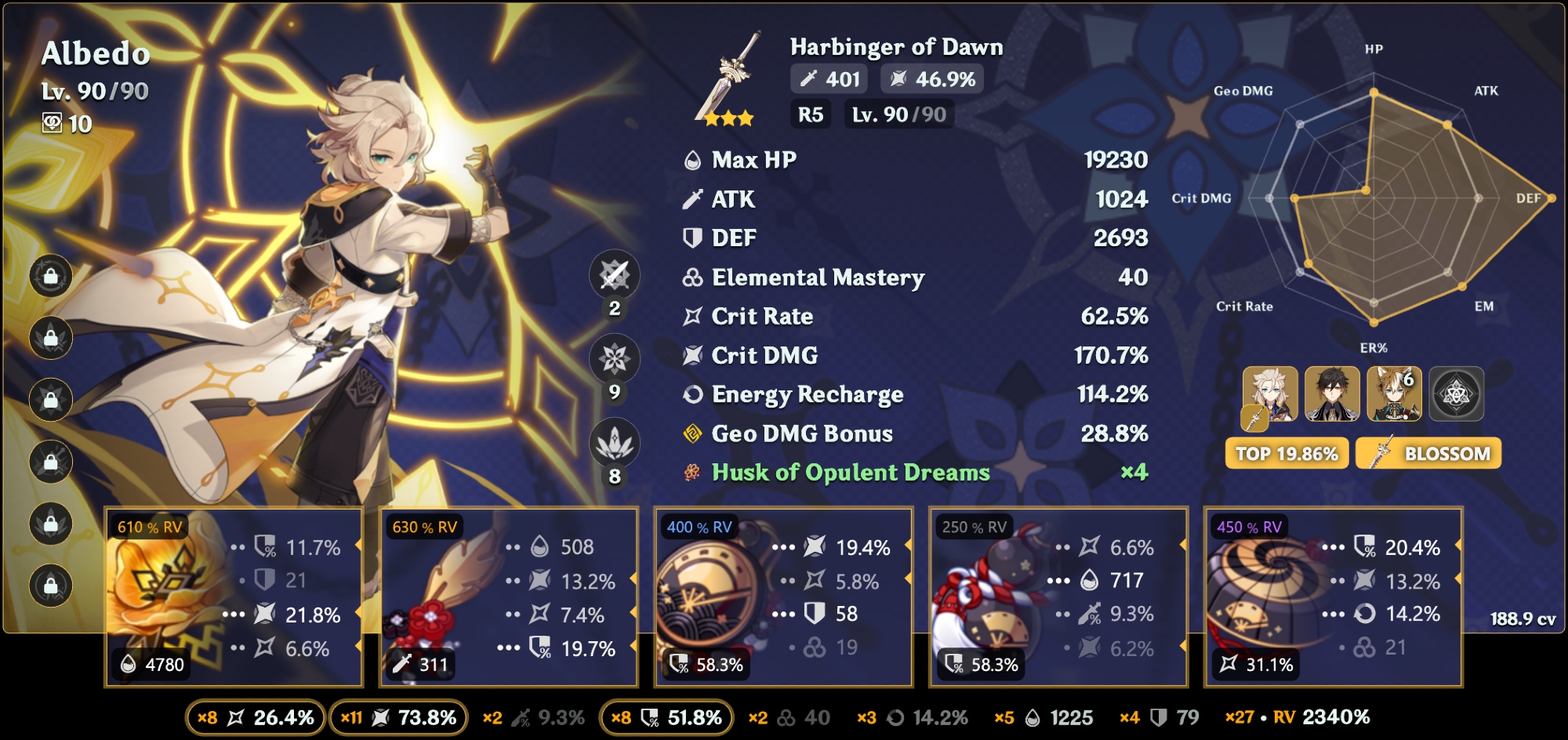The height and width of the screenshot is (740, 1568).
Task: Select the elemental burst talent icon at level 8
Action: pyautogui.click(x=615, y=443)
